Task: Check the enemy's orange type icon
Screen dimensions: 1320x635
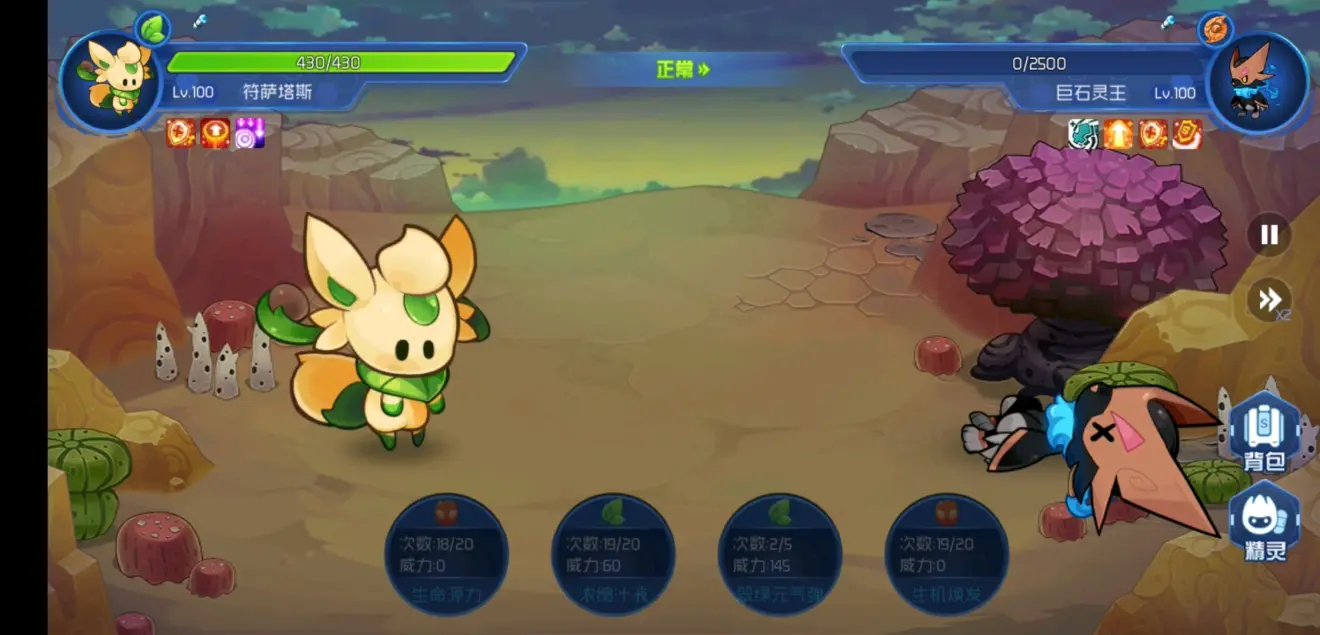Action: (1215, 28)
